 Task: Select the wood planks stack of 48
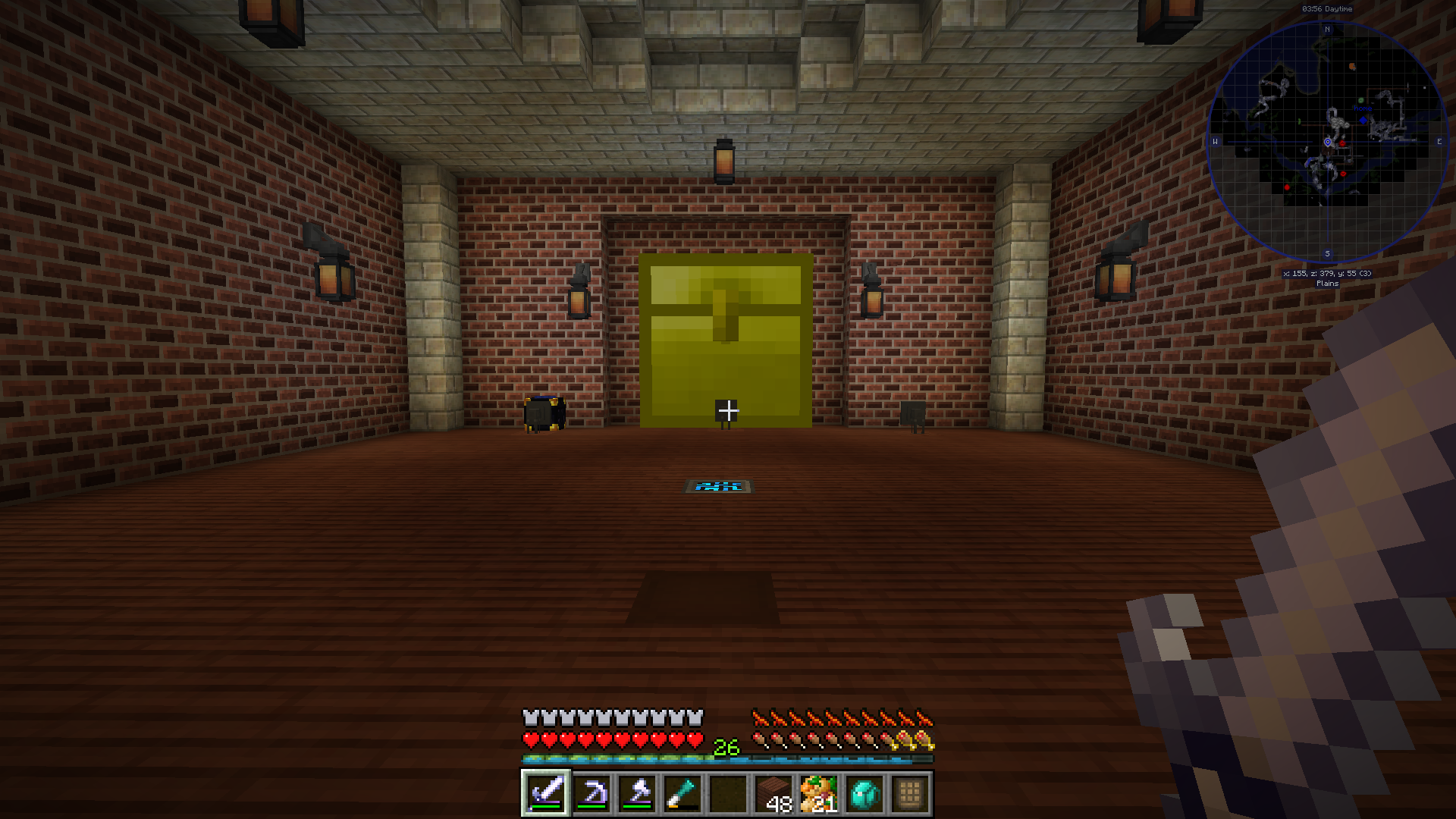(x=773, y=793)
